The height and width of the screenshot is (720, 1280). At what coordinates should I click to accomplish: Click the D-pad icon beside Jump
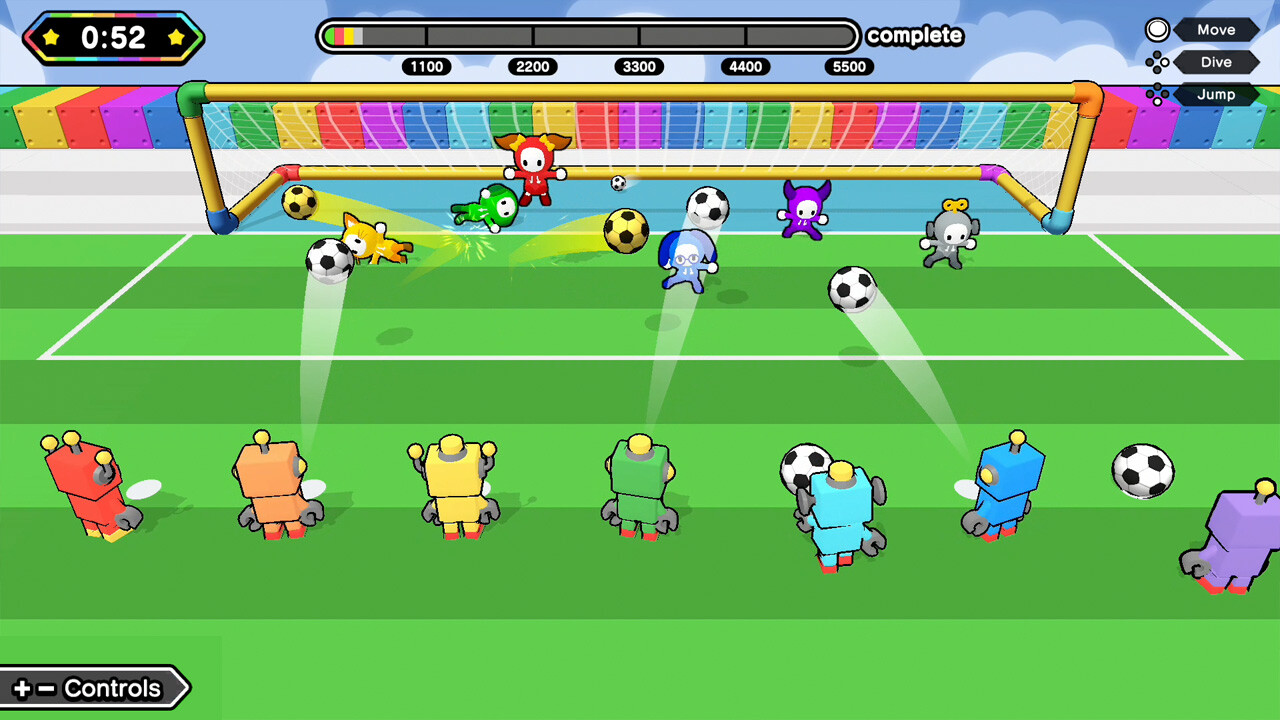click(x=1156, y=94)
